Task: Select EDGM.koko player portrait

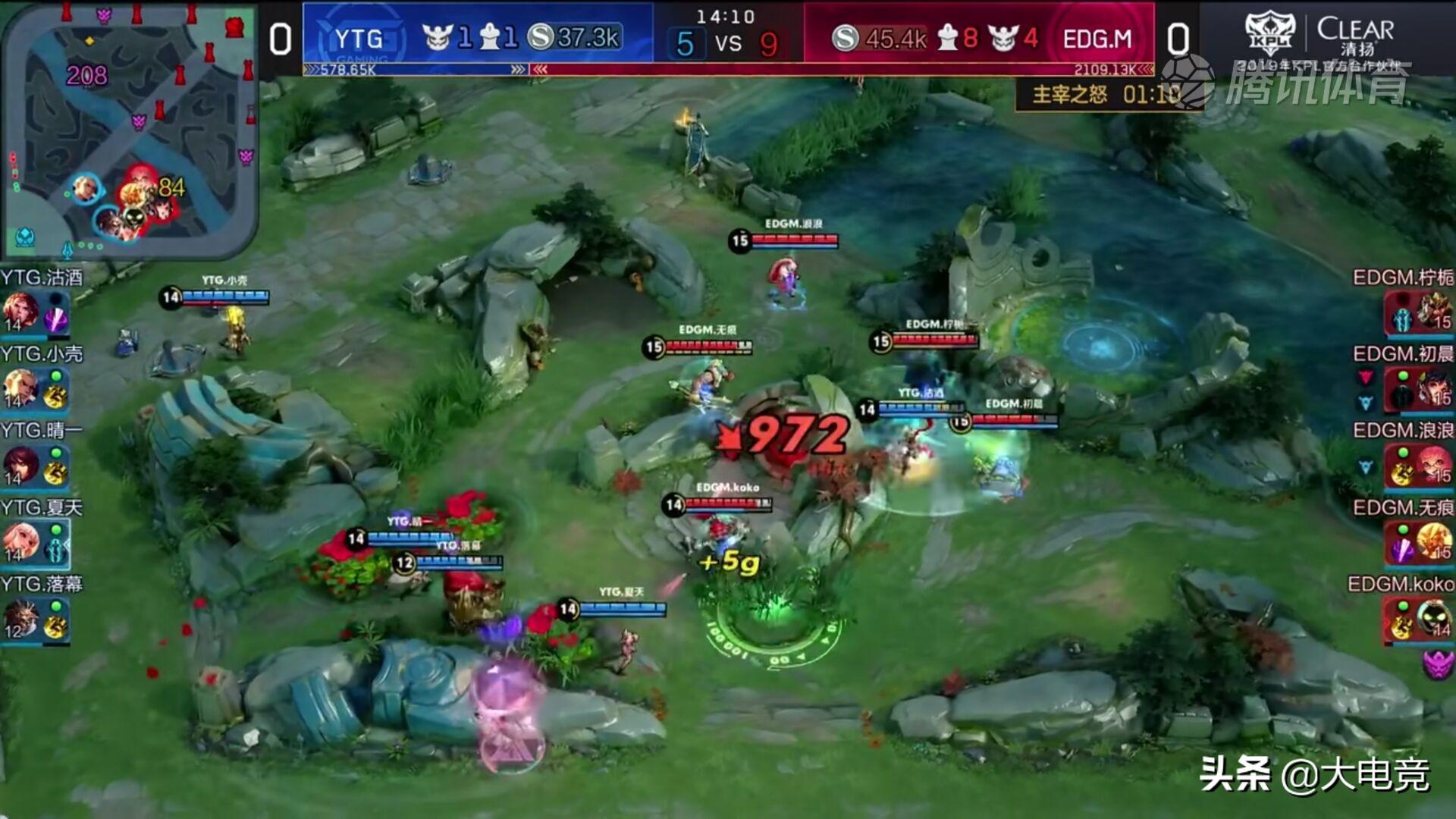Action: click(x=1432, y=618)
